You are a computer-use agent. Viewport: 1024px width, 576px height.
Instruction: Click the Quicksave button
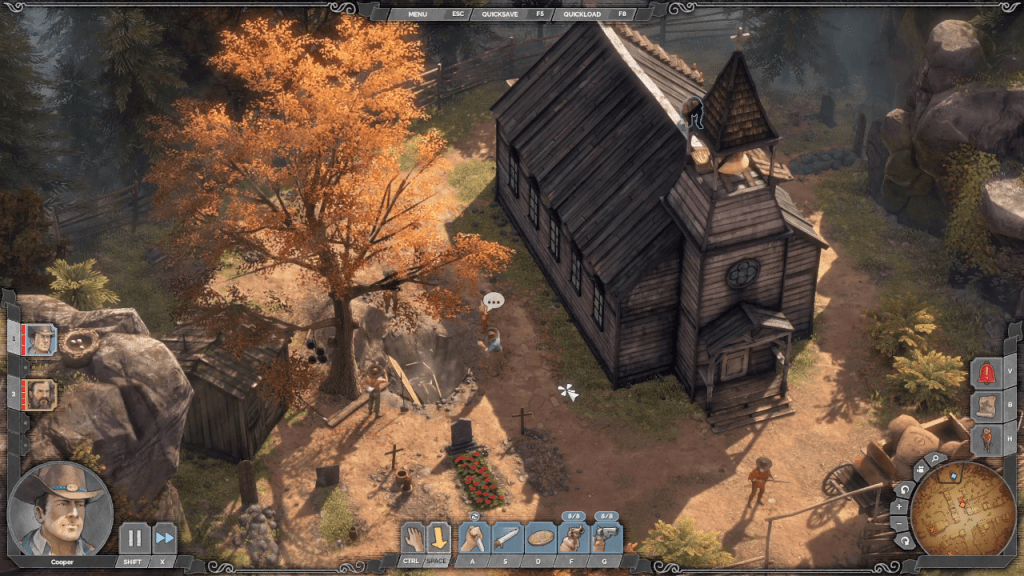click(x=500, y=14)
